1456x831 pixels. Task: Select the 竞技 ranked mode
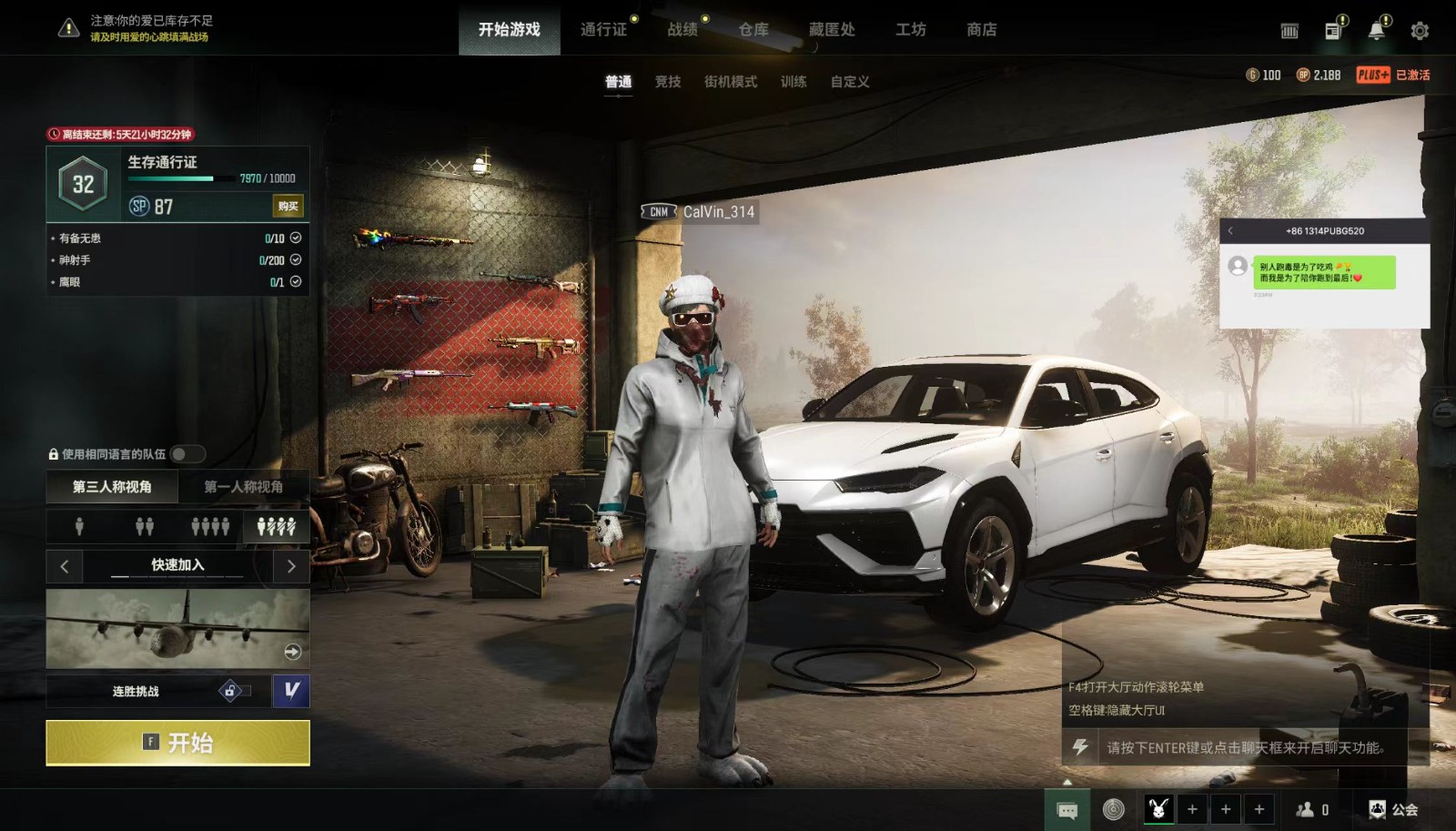(668, 82)
